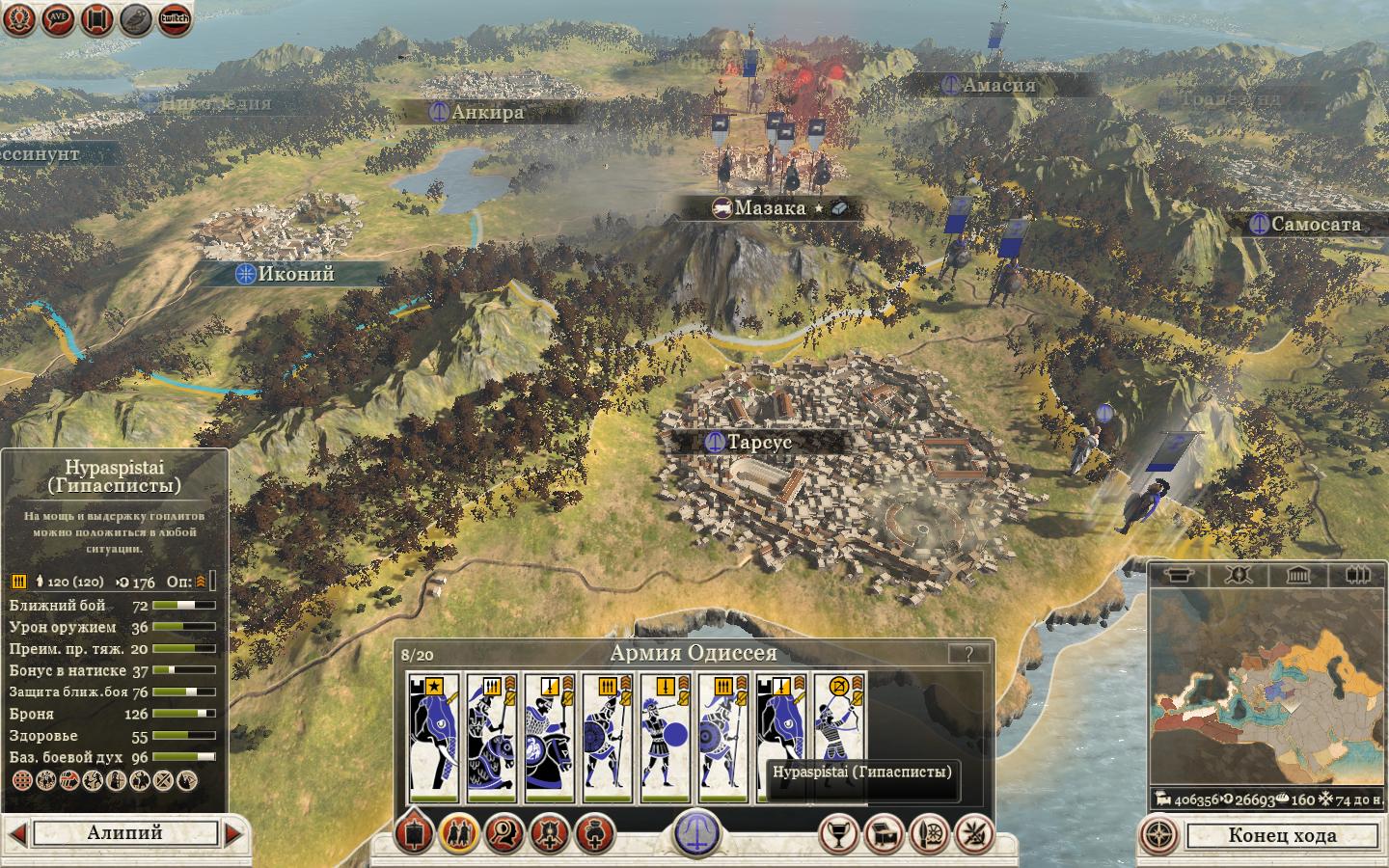Open the owl advisor icon
The height and width of the screenshot is (868, 1389).
click(135, 18)
